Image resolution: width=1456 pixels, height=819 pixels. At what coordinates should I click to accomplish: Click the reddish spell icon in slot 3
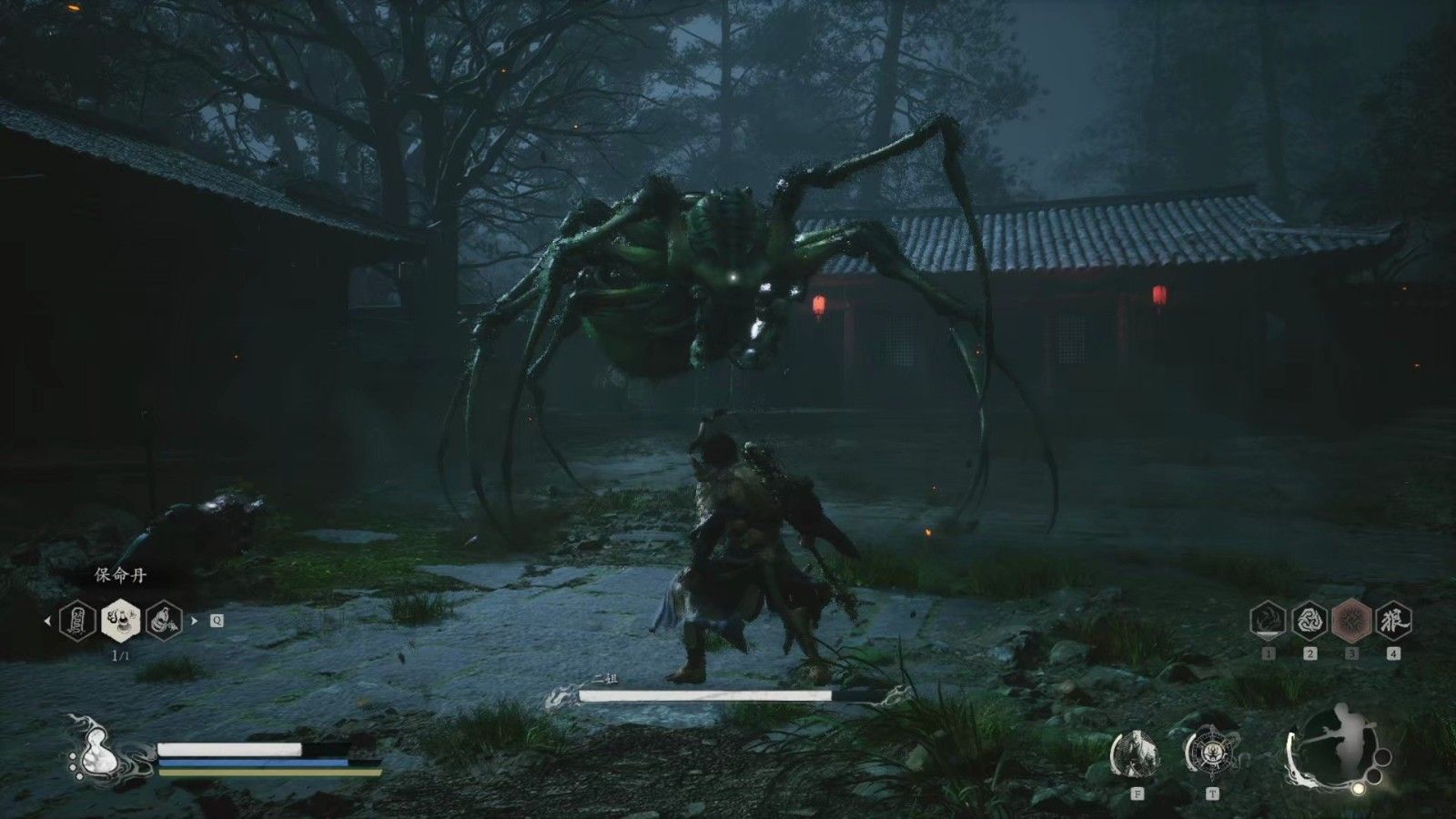[1352, 620]
